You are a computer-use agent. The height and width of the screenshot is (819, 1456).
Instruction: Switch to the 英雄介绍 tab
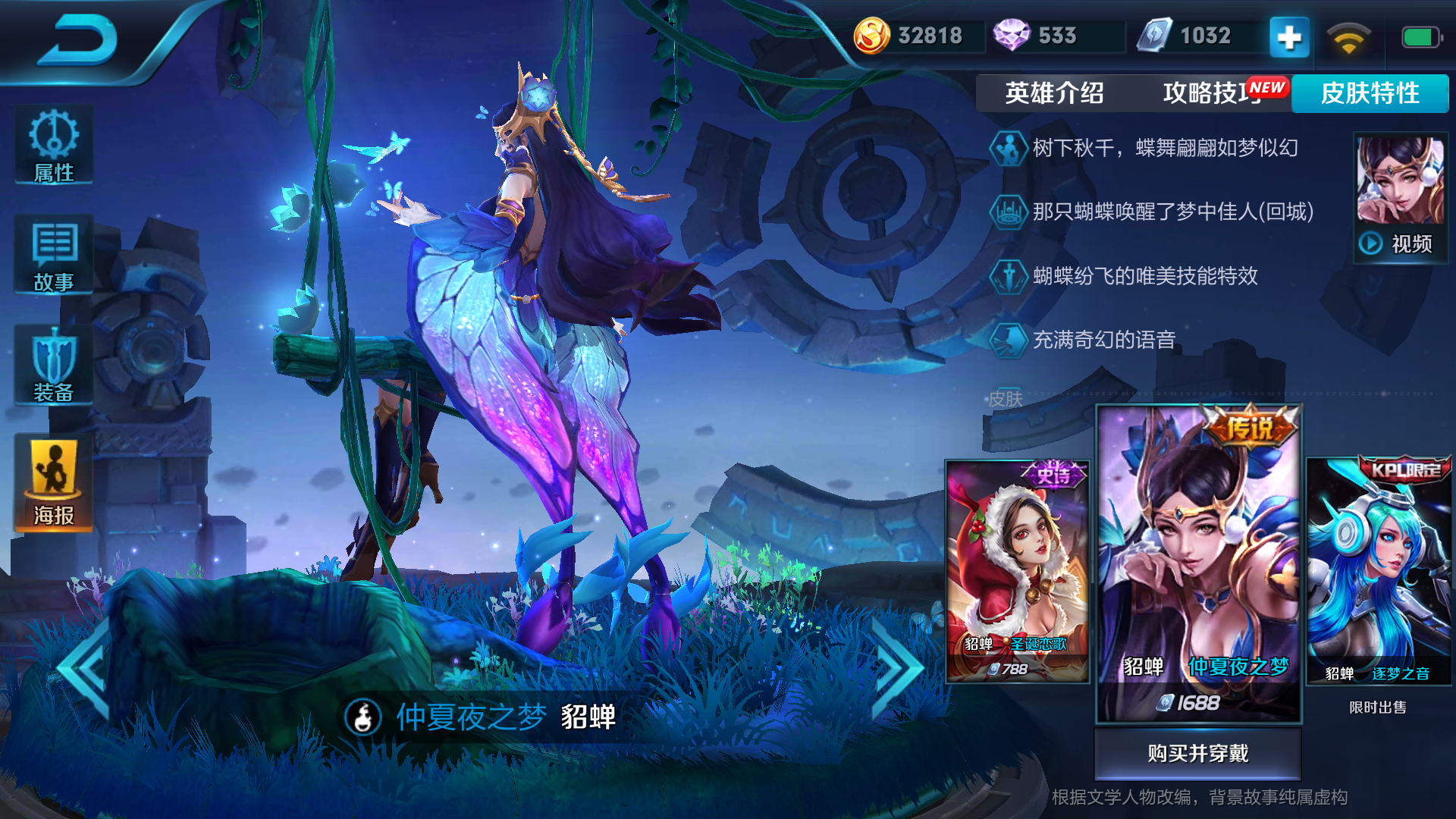click(1056, 93)
